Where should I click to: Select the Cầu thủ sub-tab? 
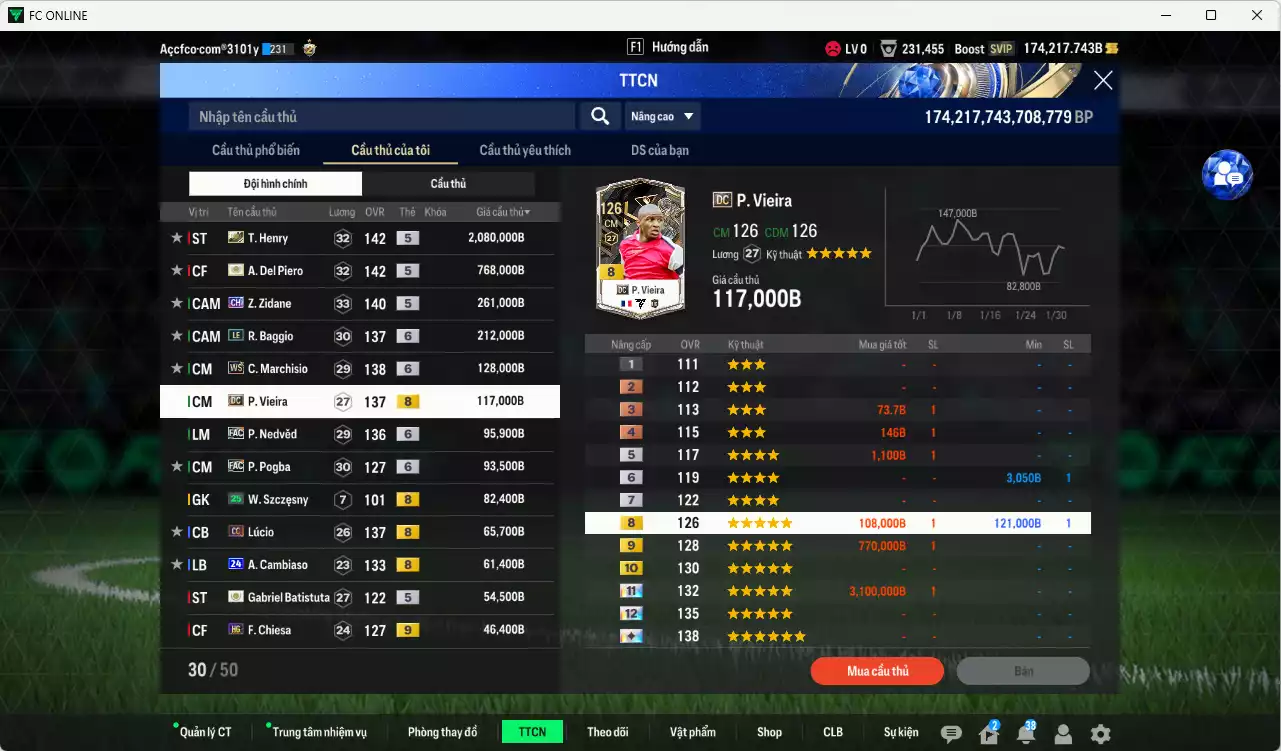448,183
